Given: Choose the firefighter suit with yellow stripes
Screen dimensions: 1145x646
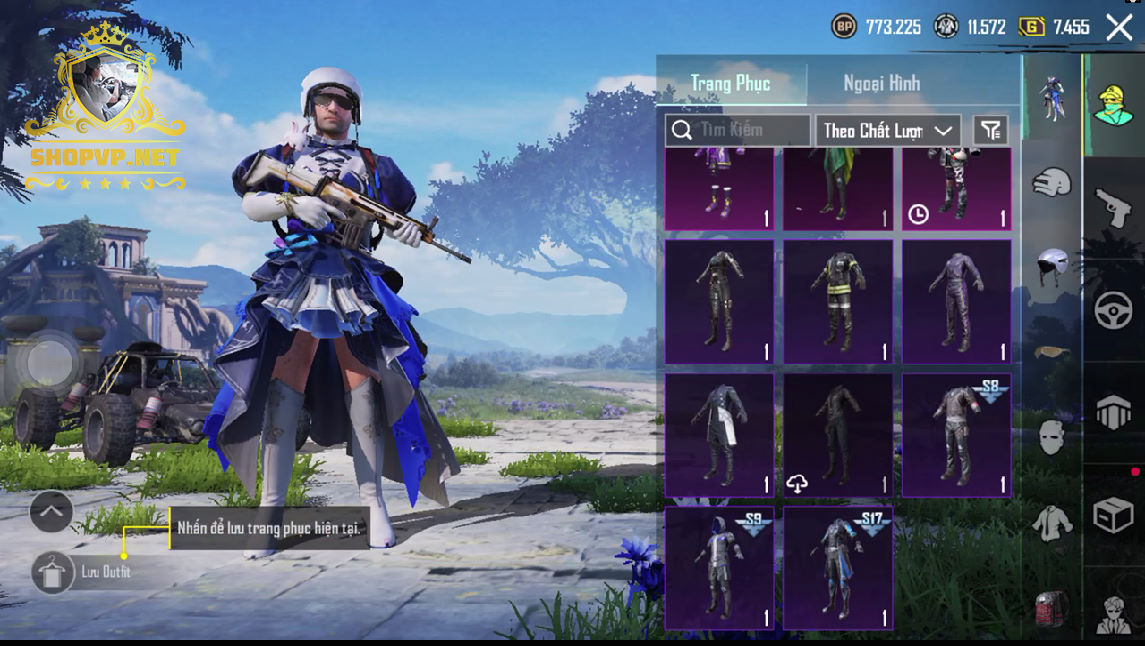Looking at the screenshot, I should [838, 301].
